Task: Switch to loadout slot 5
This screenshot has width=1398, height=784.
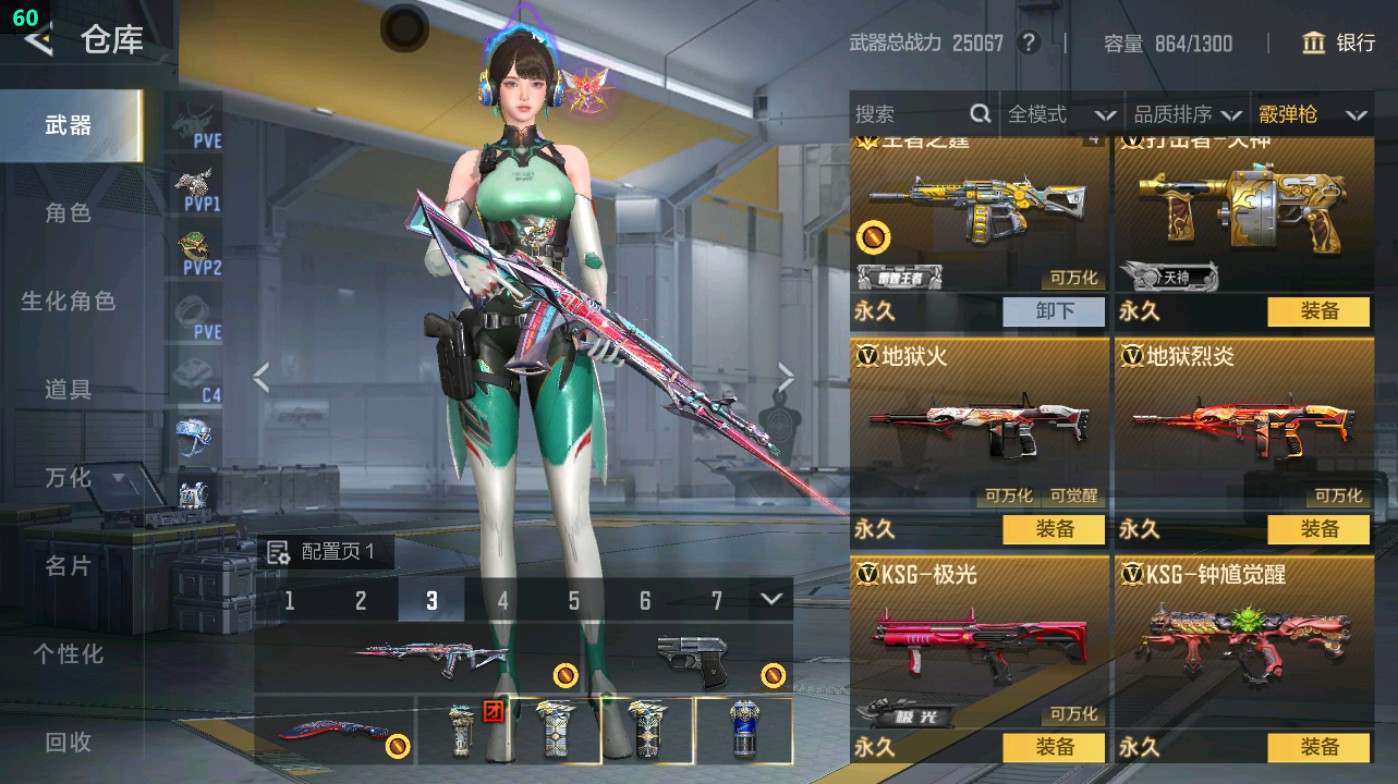Action: click(574, 601)
